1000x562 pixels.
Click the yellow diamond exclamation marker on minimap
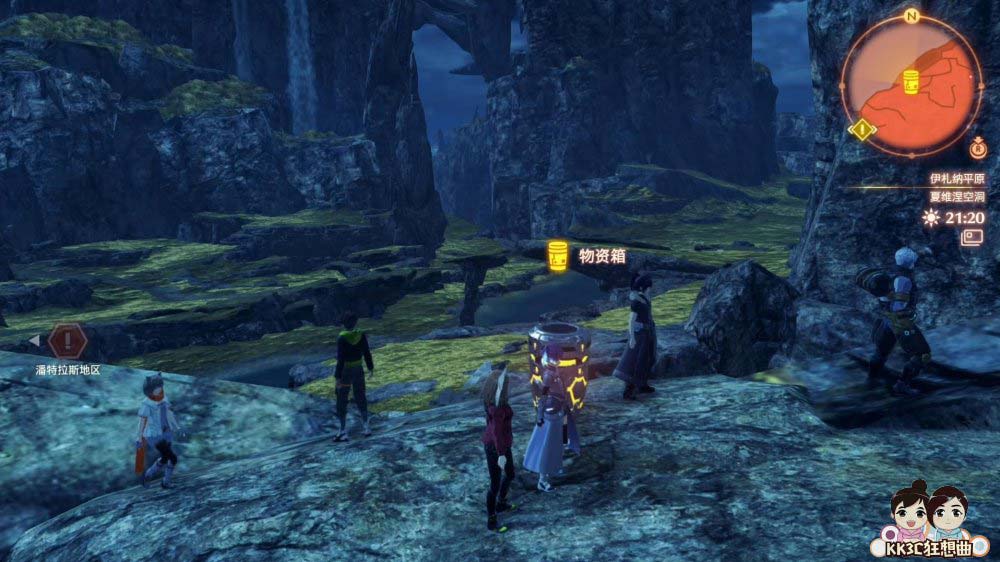[x=861, y=129]
